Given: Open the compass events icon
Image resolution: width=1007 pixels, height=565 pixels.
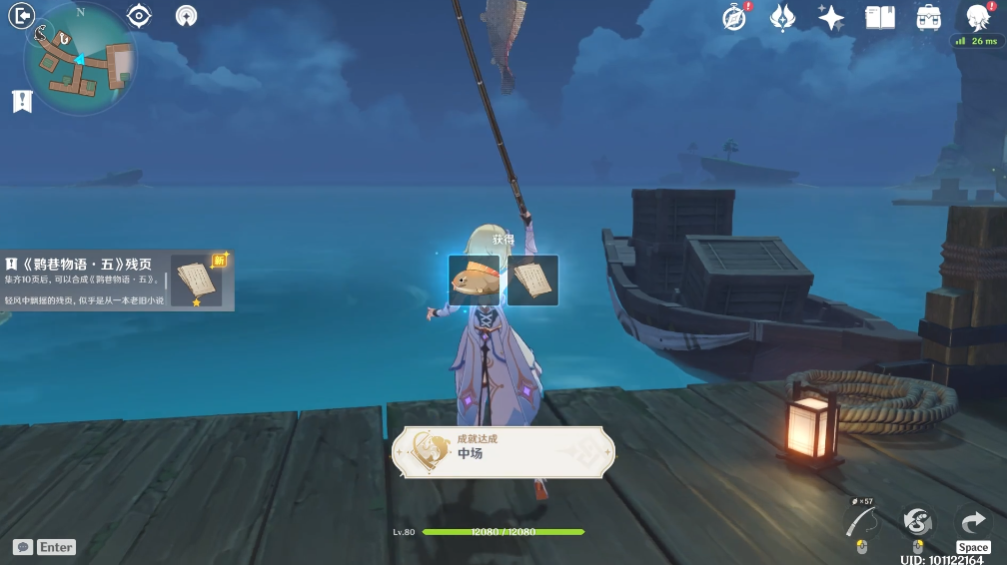Looking at the screenshot, I should [x=735, y=18].
